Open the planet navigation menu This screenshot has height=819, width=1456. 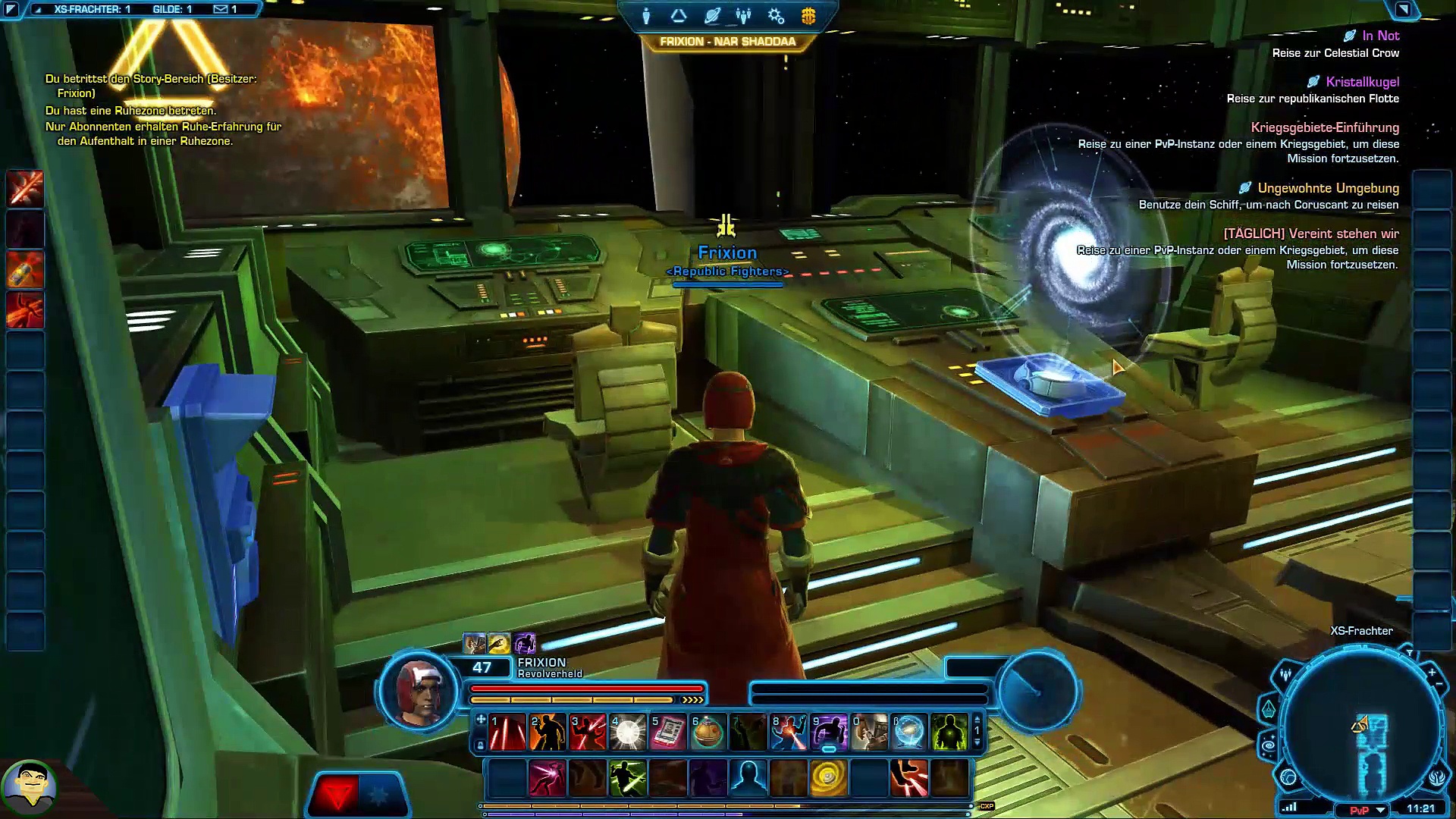tap(711, 16)
